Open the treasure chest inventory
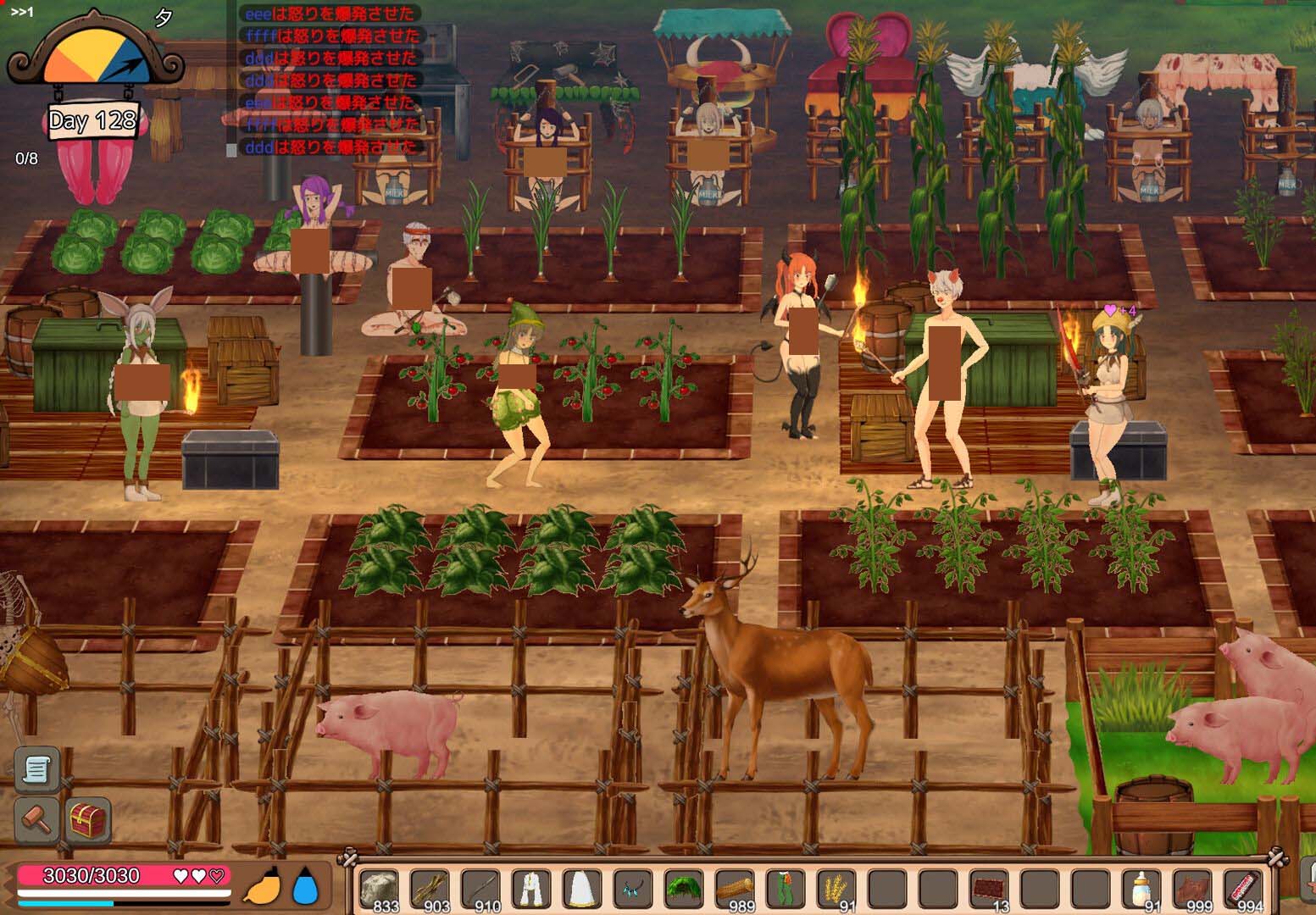 coord(89,819)
